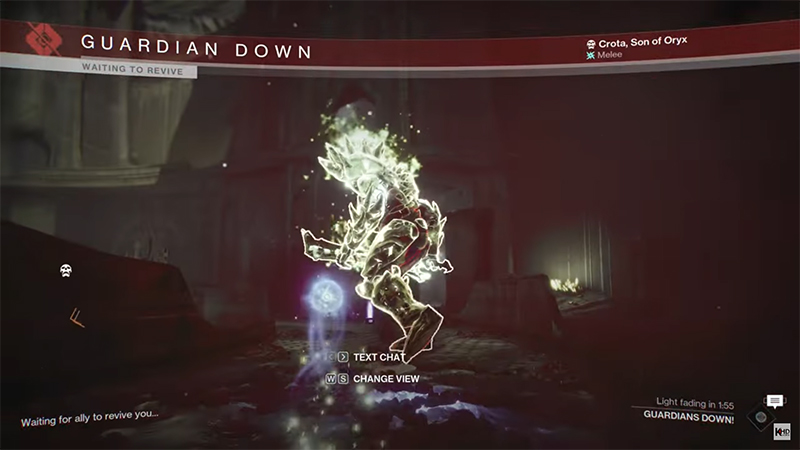800x450 pixels.
Task: Select the Guardians Down objective diamond icon
Action: pos(762,418)
